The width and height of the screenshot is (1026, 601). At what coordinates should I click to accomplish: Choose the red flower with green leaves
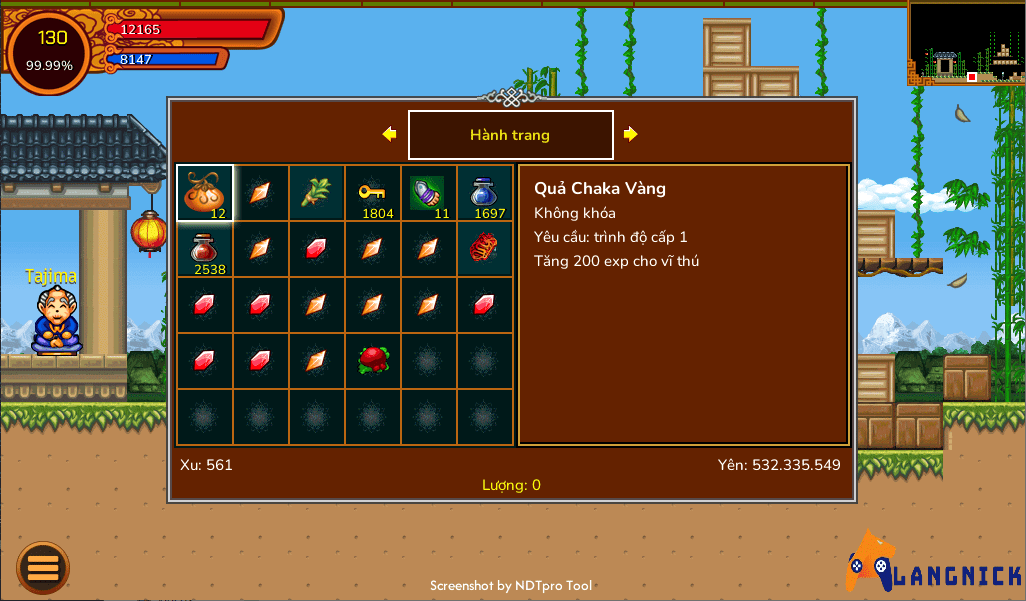pos(373,361)
